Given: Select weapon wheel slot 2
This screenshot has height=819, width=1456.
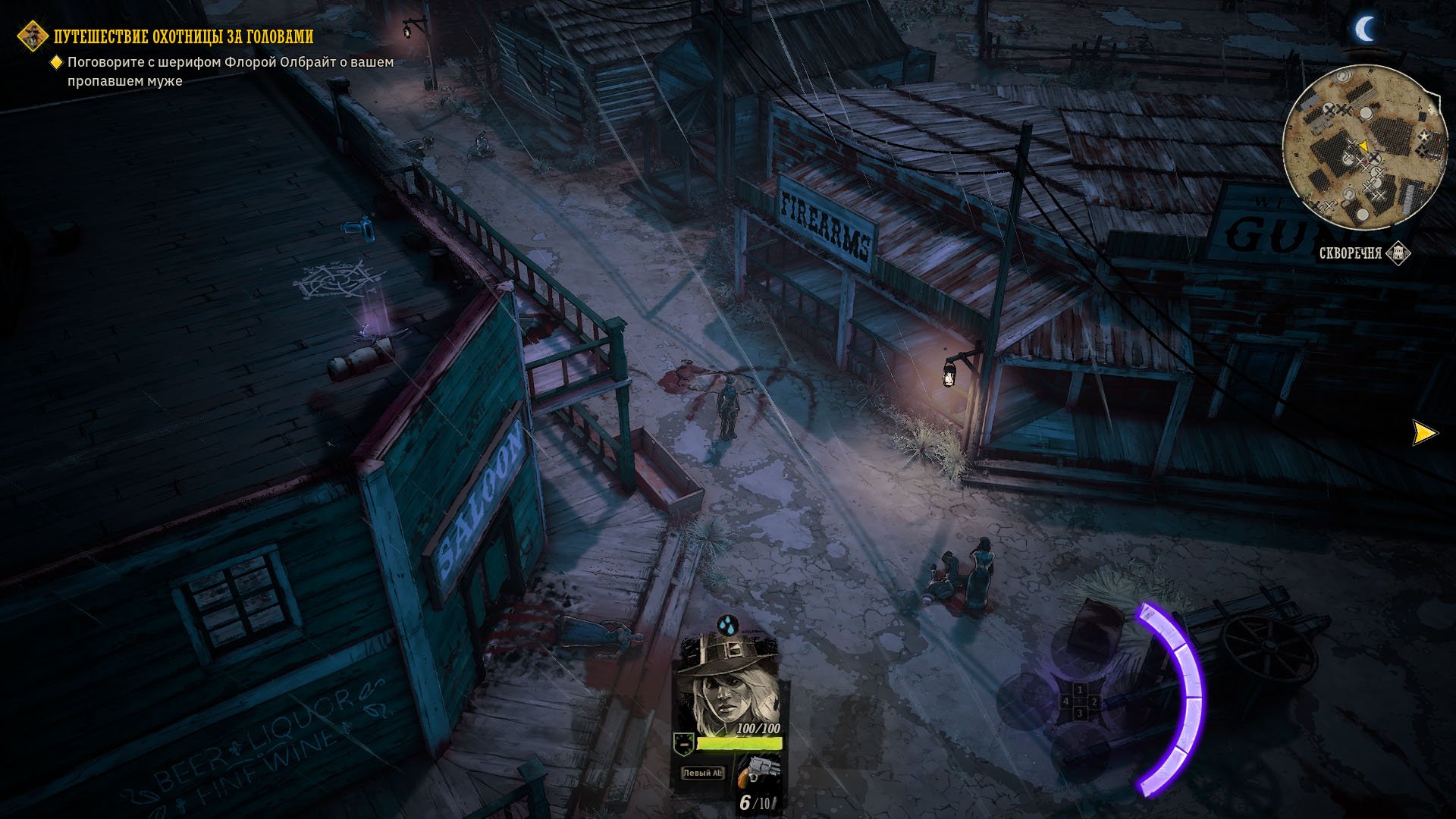Looking at the screenshot, I should click(1094, 702).
